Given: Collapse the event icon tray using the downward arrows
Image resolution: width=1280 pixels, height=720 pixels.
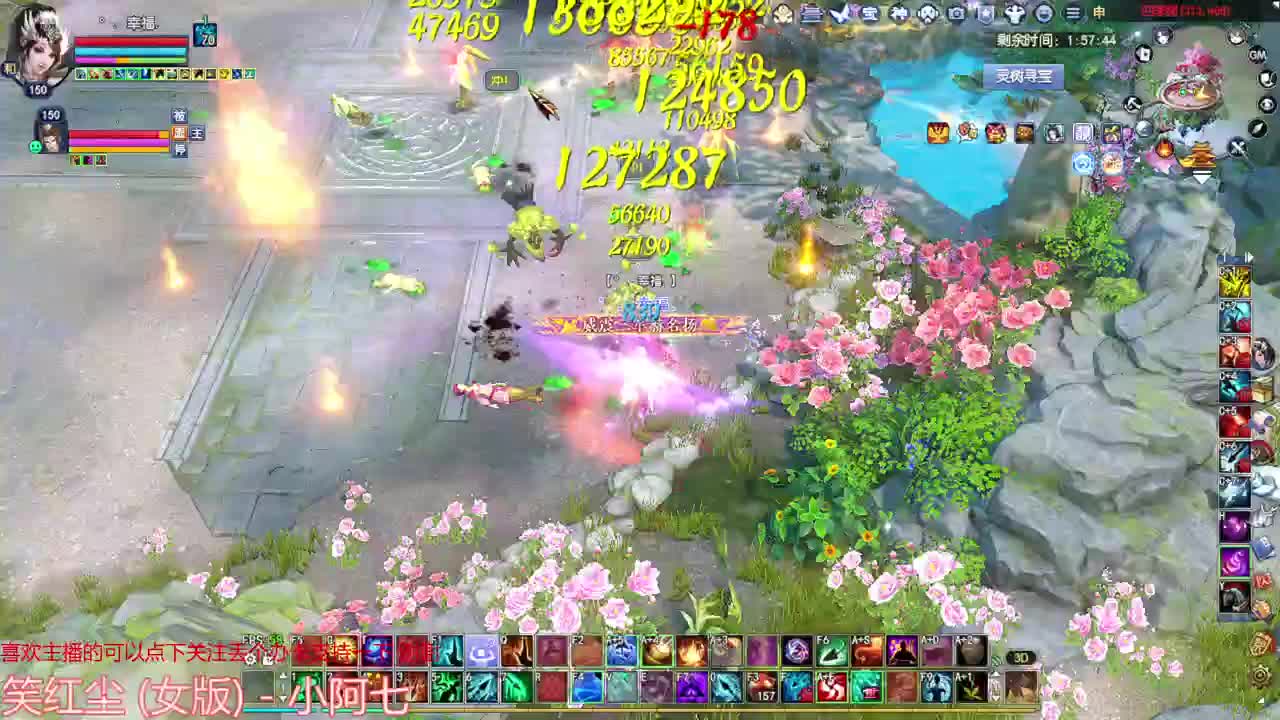Looking at the screenshot, I should 1202,179.
